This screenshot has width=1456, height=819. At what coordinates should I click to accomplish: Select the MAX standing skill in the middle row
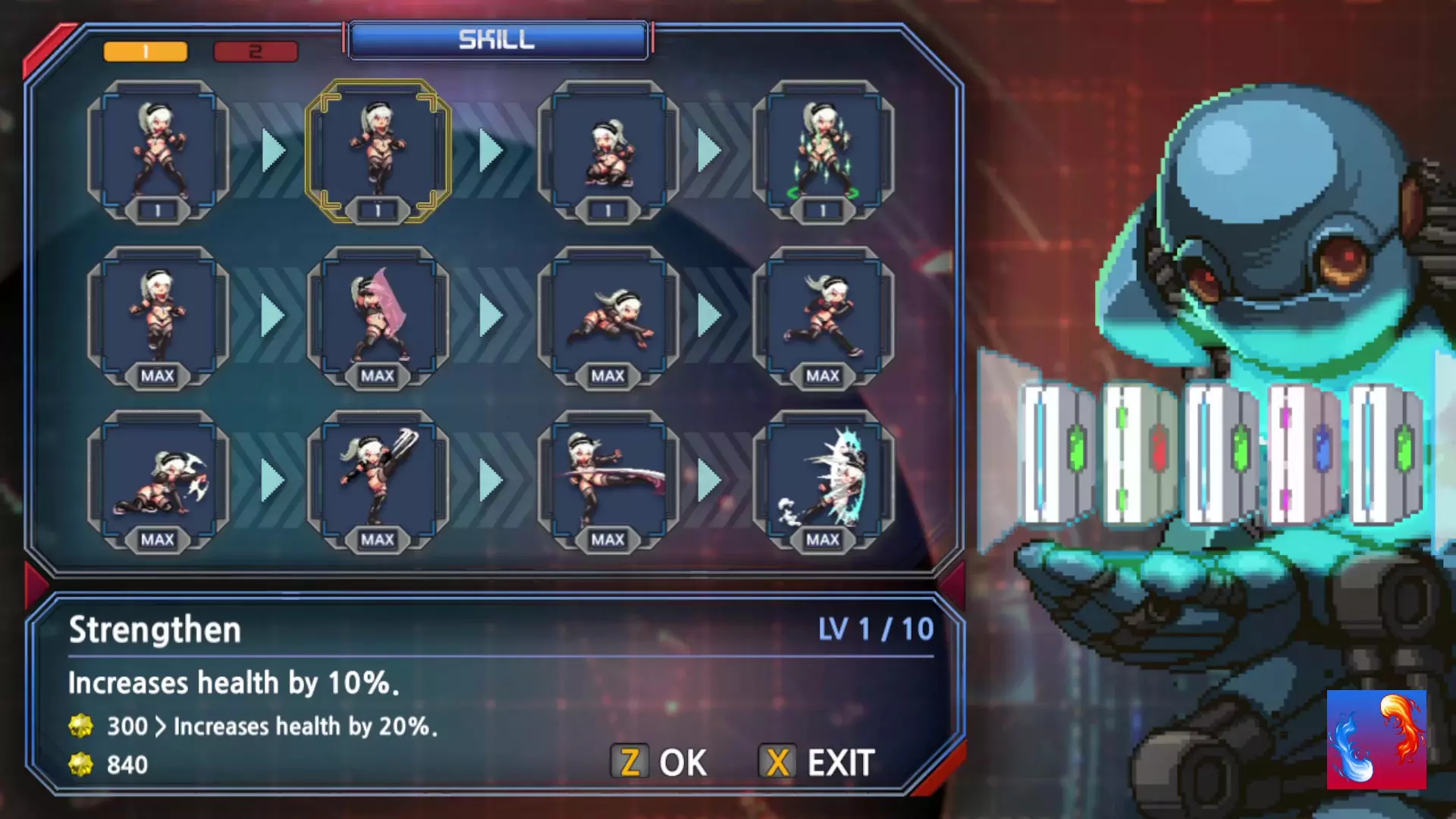158,315
